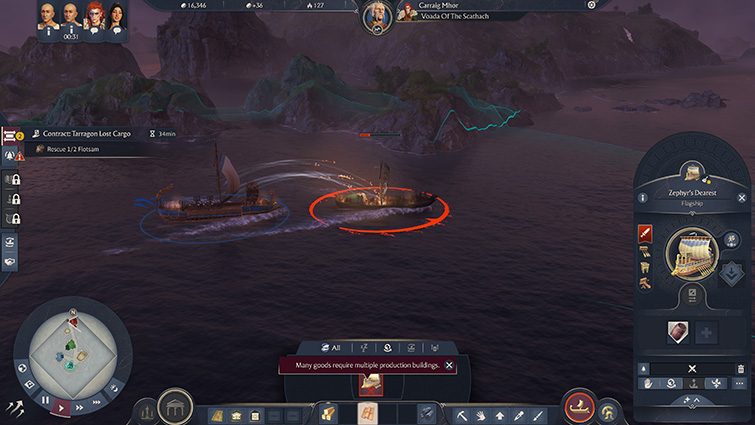The height and width of the screenshot is (425, 755).
Task: Activate the upgrade arrow tool
Action: (499, 415)
